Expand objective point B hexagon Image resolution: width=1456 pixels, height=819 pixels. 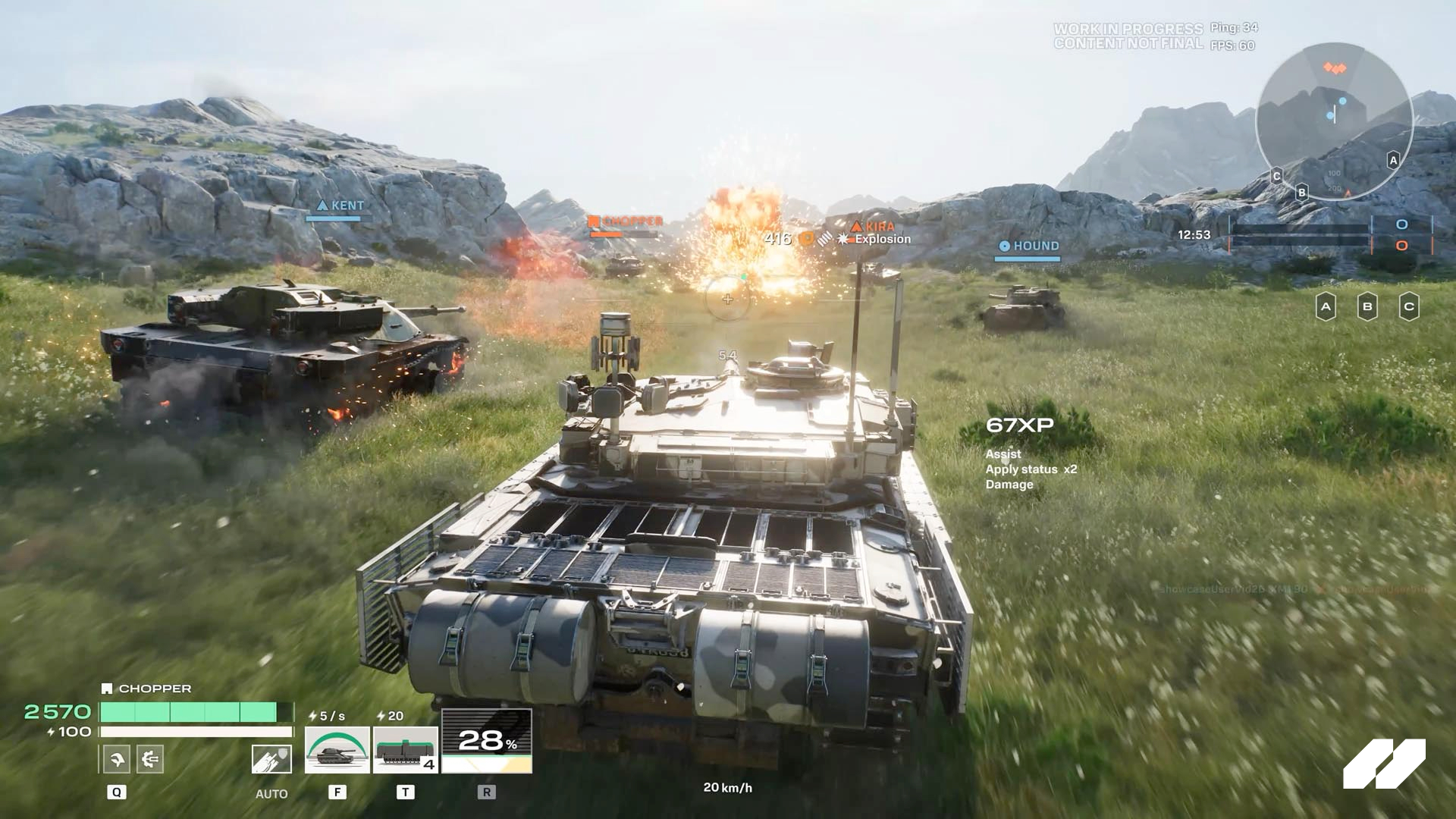(1368, 306)
